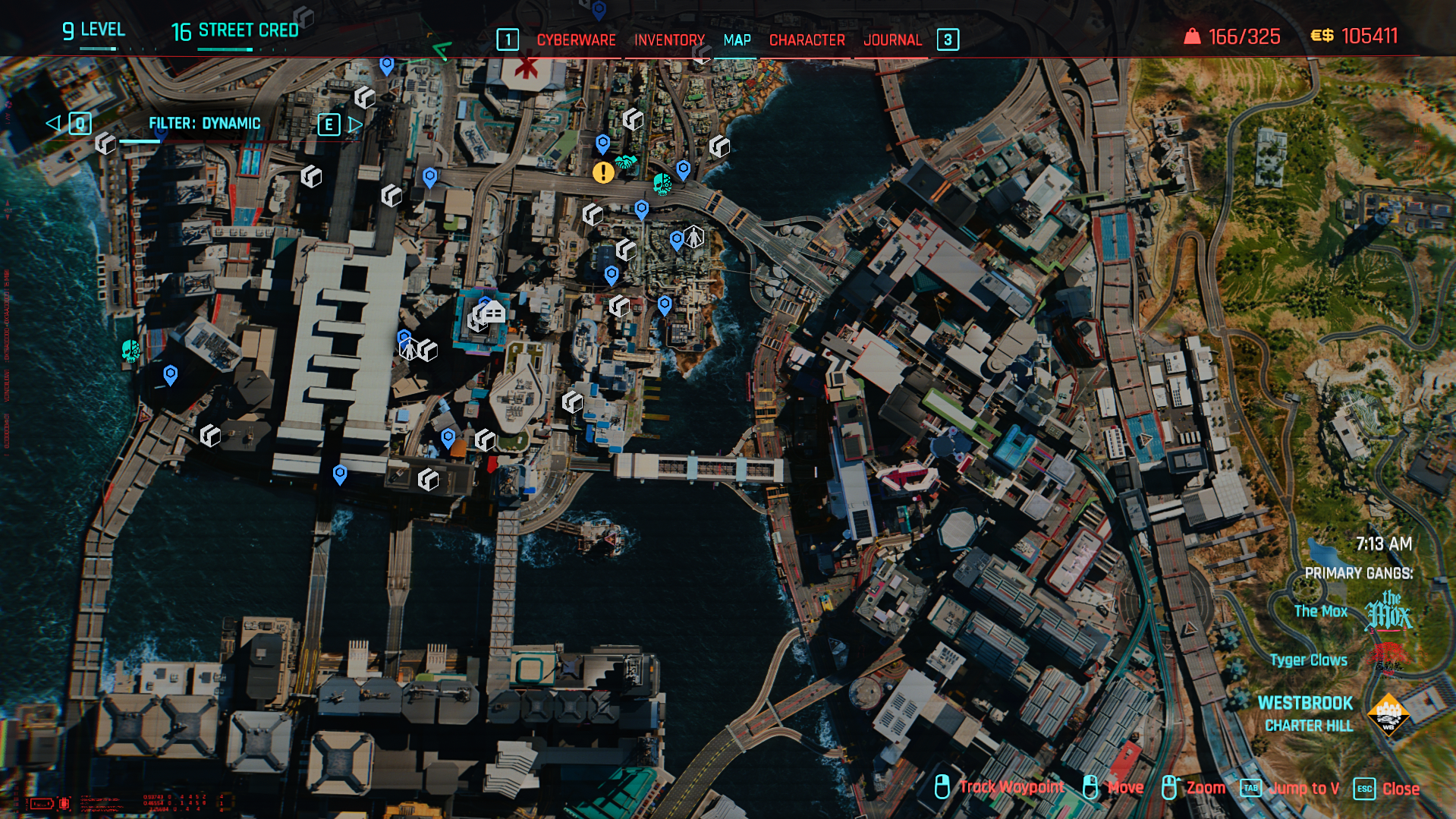Select the Map tab
Viewport: 1456px width, 819px height.
[x=737, y=40]
